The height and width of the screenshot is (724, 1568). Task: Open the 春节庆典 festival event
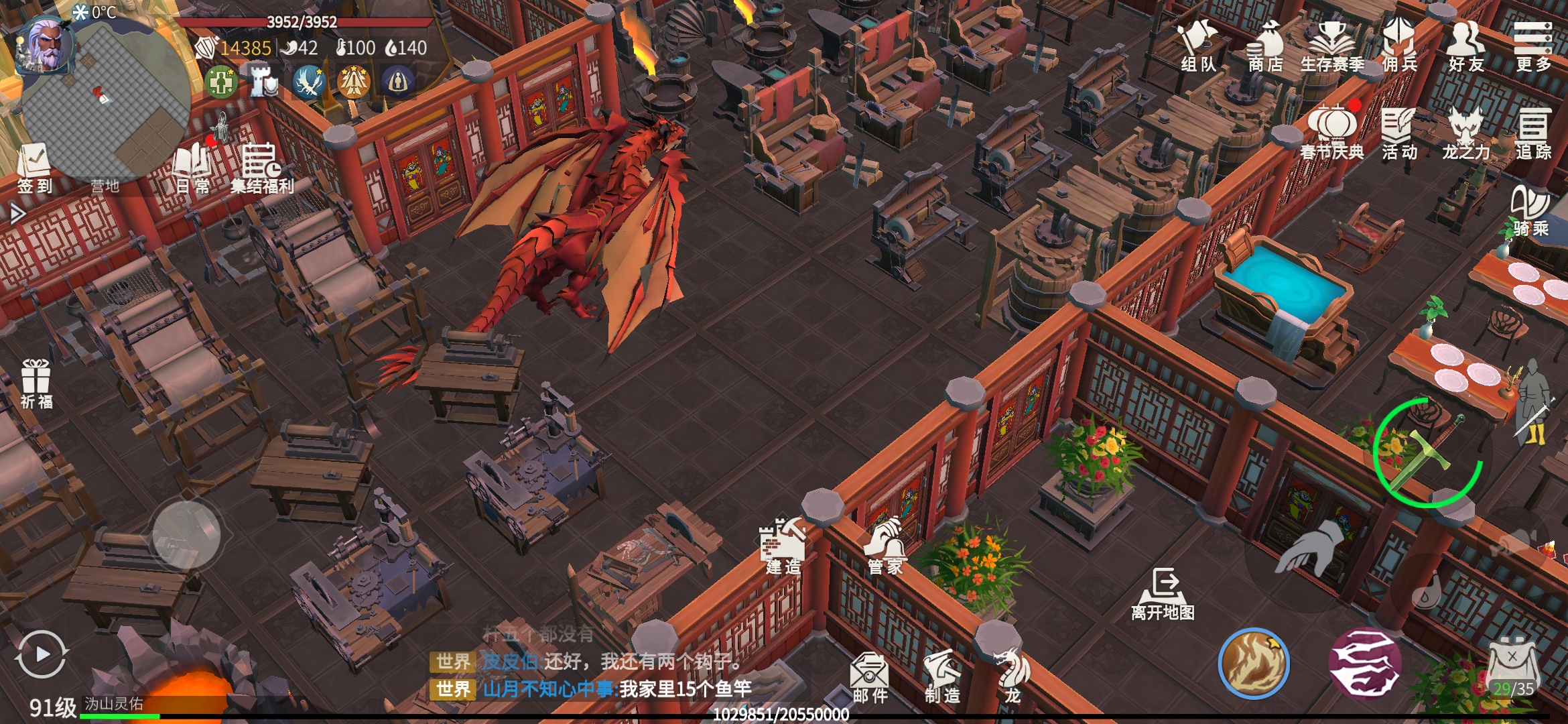coord(1332,133)
